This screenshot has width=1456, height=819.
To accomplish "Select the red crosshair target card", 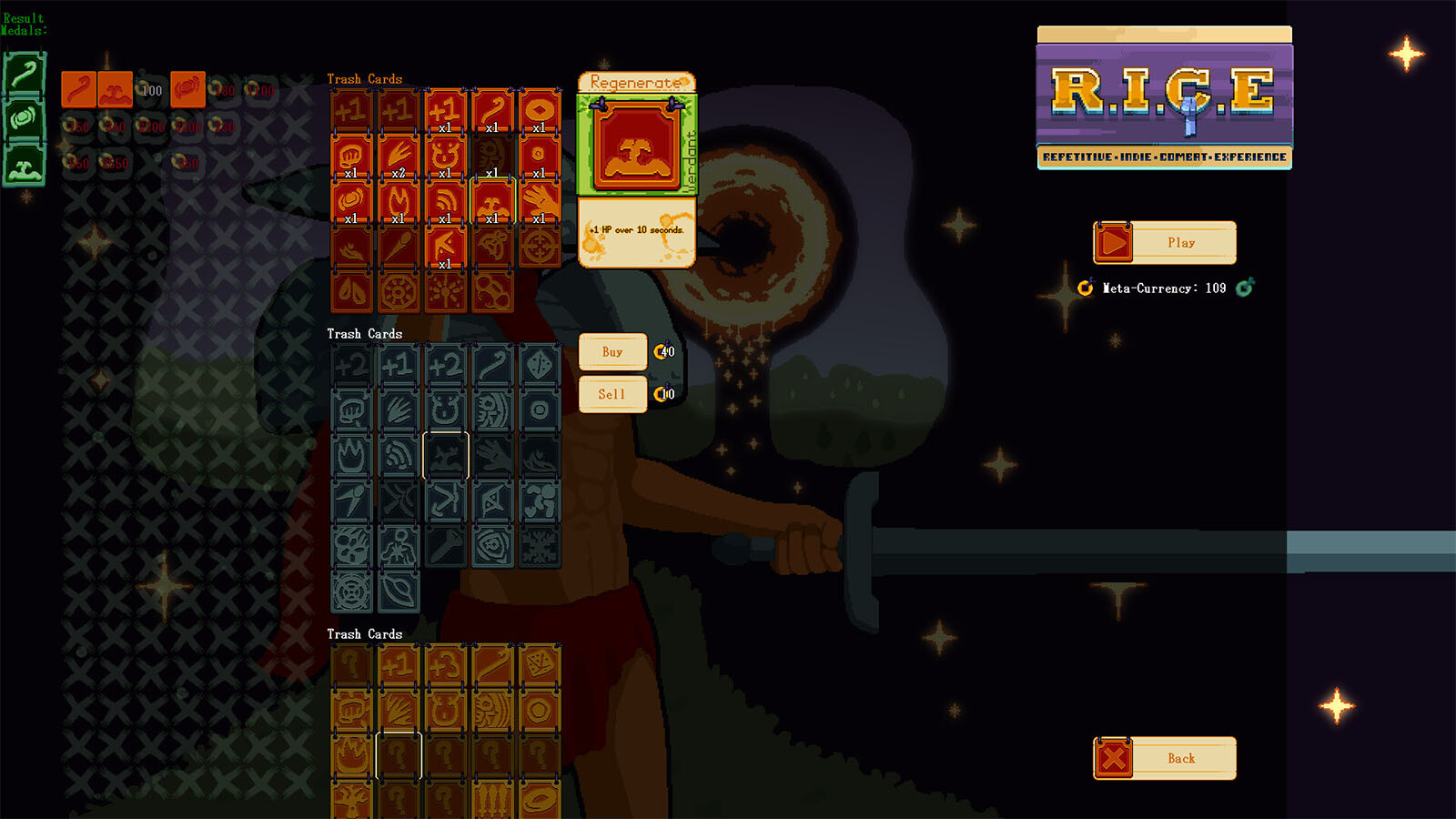I will [x=540, y=248].
